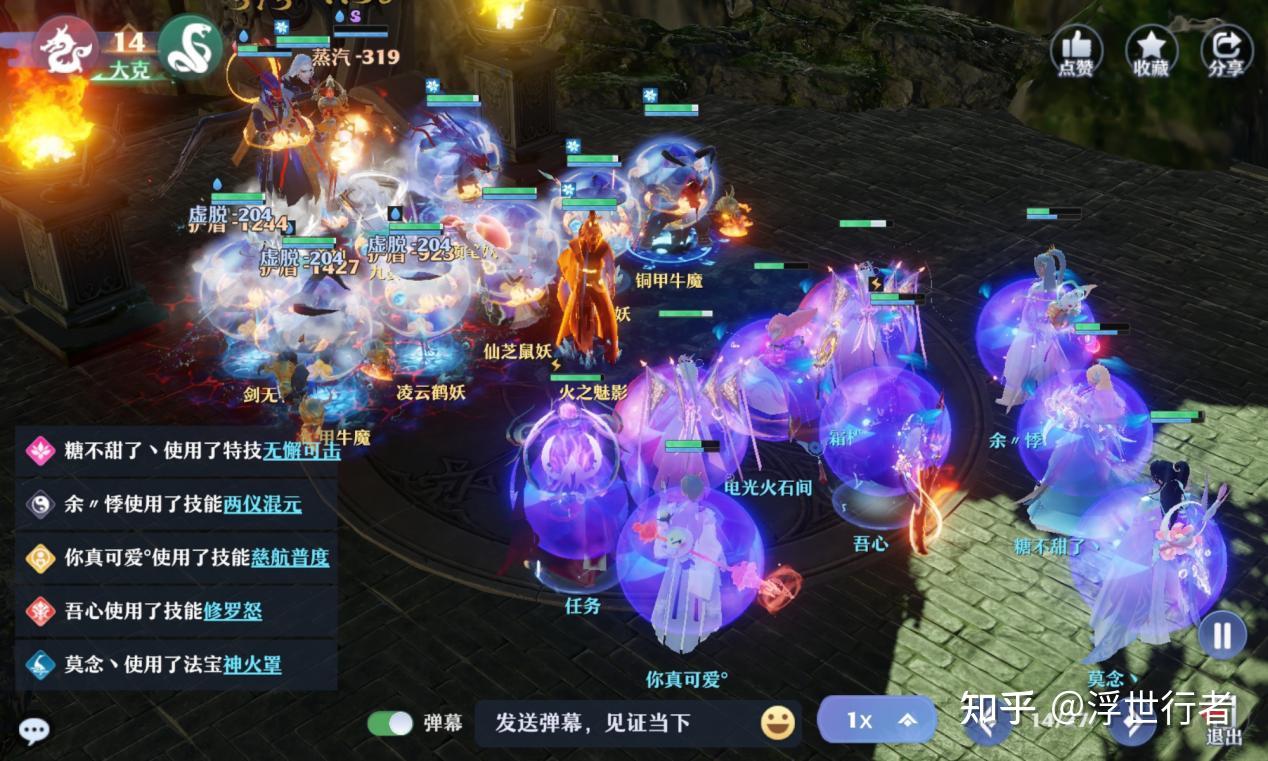Open the 无懈可击 special skill link

click(x=301, y=451)
